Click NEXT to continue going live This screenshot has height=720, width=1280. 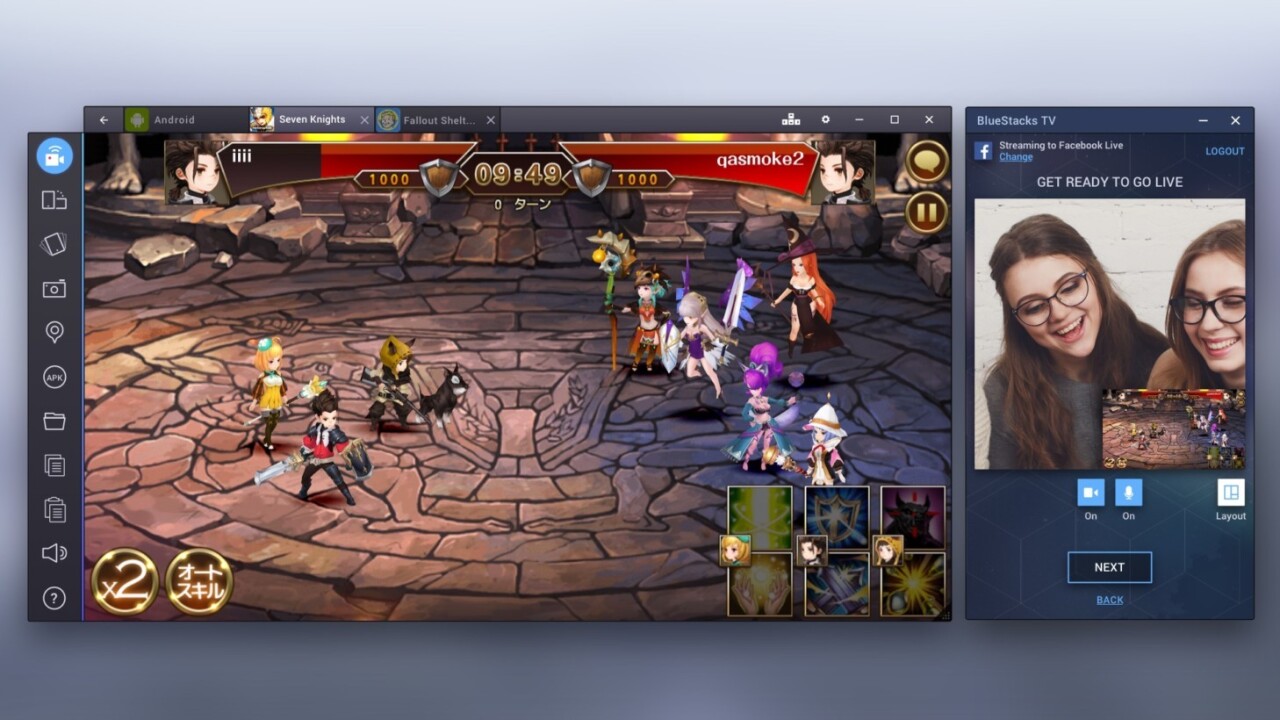tap(1109, 567)
